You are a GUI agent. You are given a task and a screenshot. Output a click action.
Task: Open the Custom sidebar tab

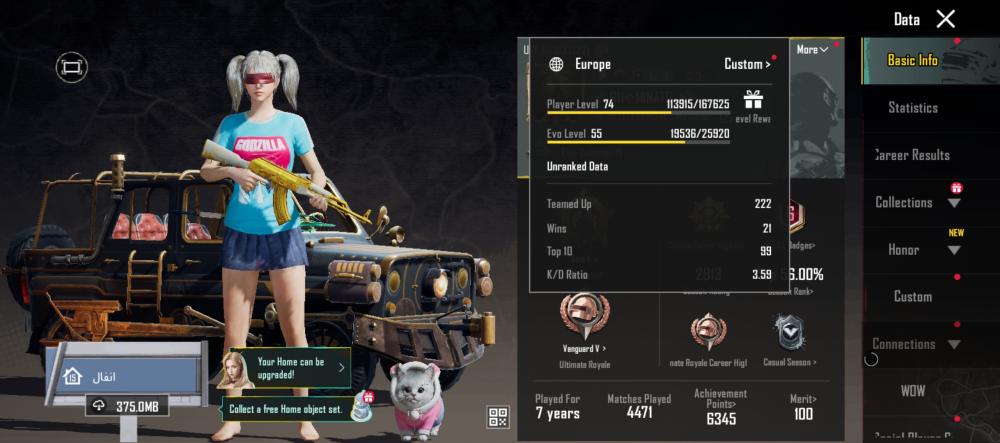[912, 296]
